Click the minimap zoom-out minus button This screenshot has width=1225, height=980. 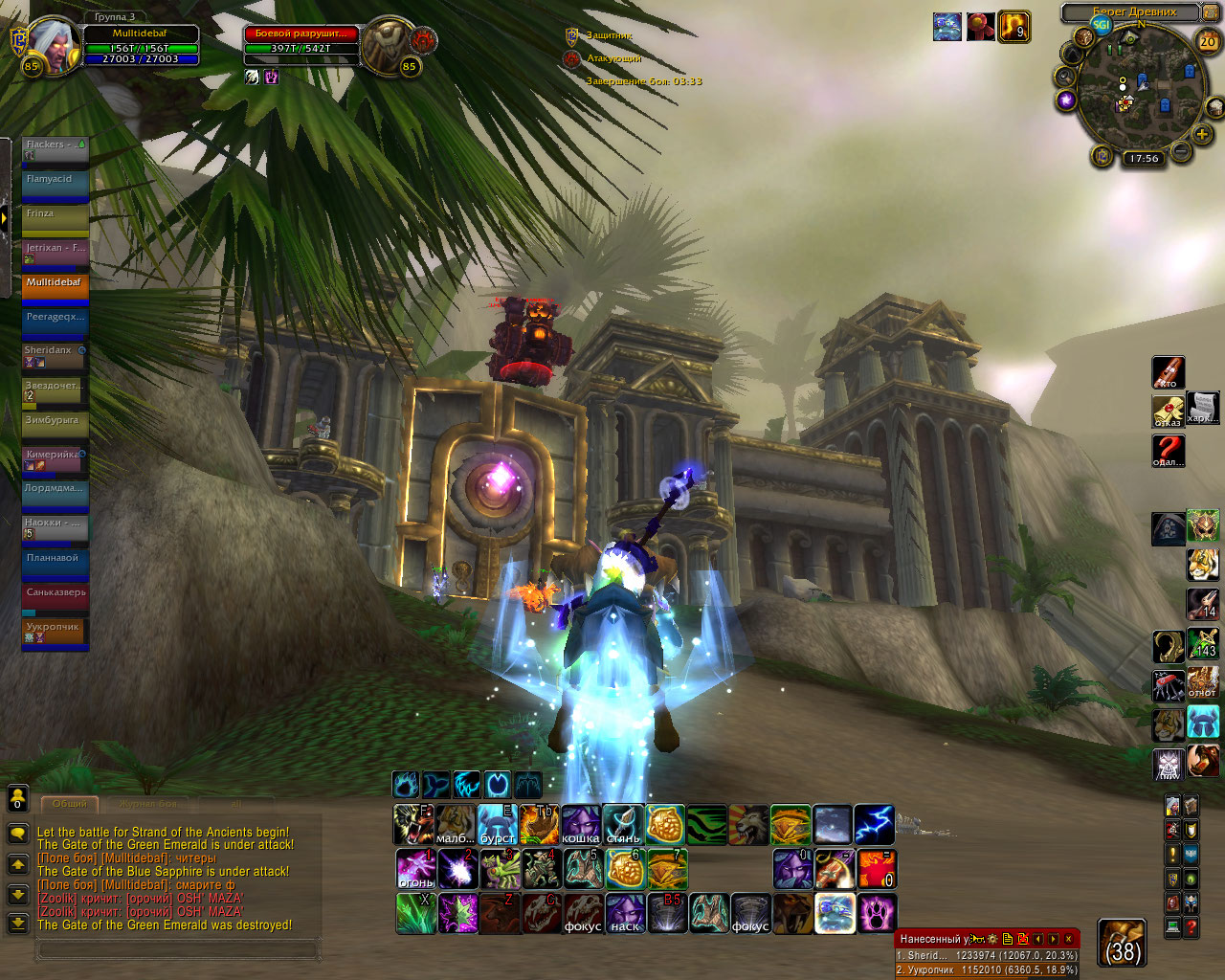point(1182,150)
